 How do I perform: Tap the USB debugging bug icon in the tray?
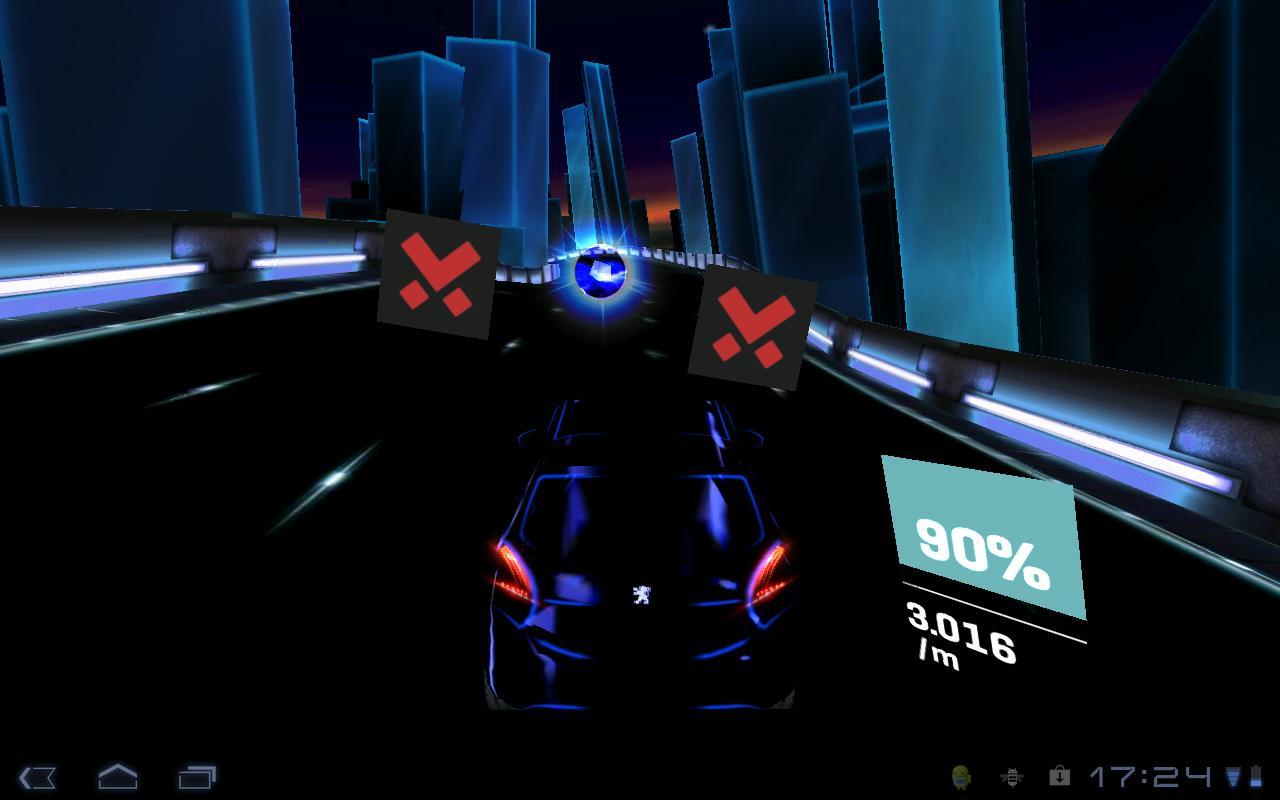tap(1011, 775)
